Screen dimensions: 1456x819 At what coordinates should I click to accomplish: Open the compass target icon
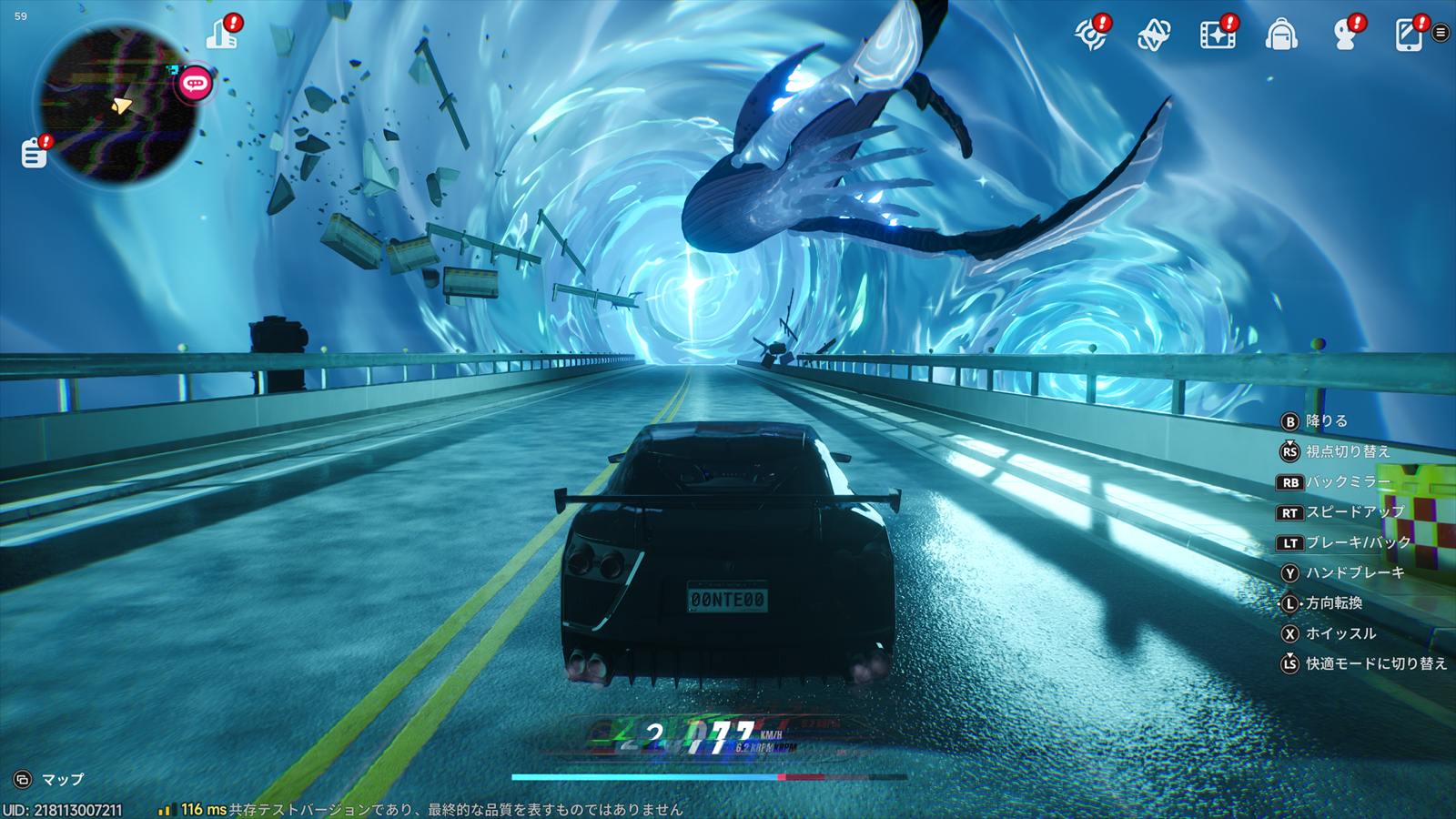(1089, 35)
